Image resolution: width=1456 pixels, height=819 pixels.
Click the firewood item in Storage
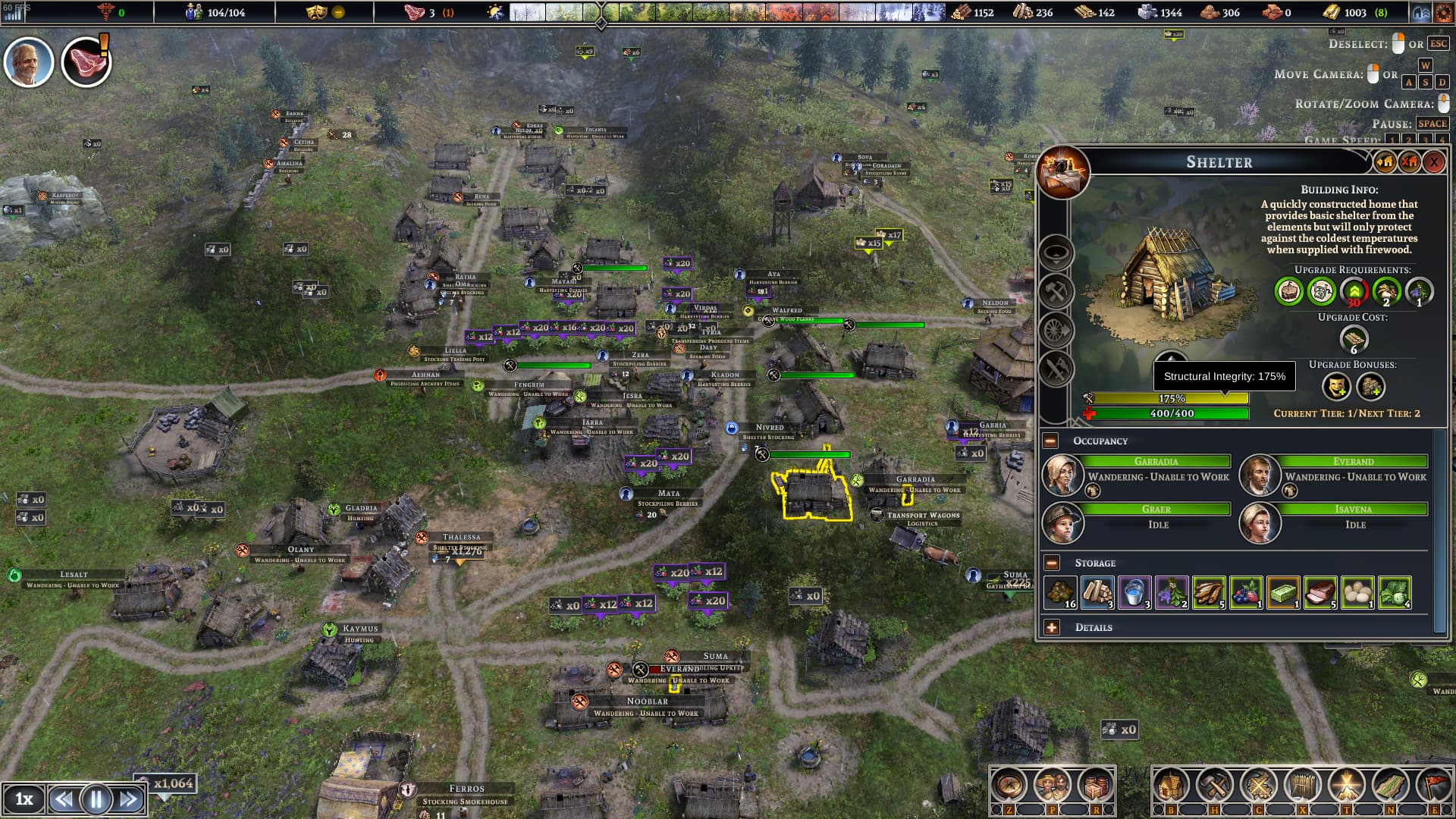[1097, 592]
